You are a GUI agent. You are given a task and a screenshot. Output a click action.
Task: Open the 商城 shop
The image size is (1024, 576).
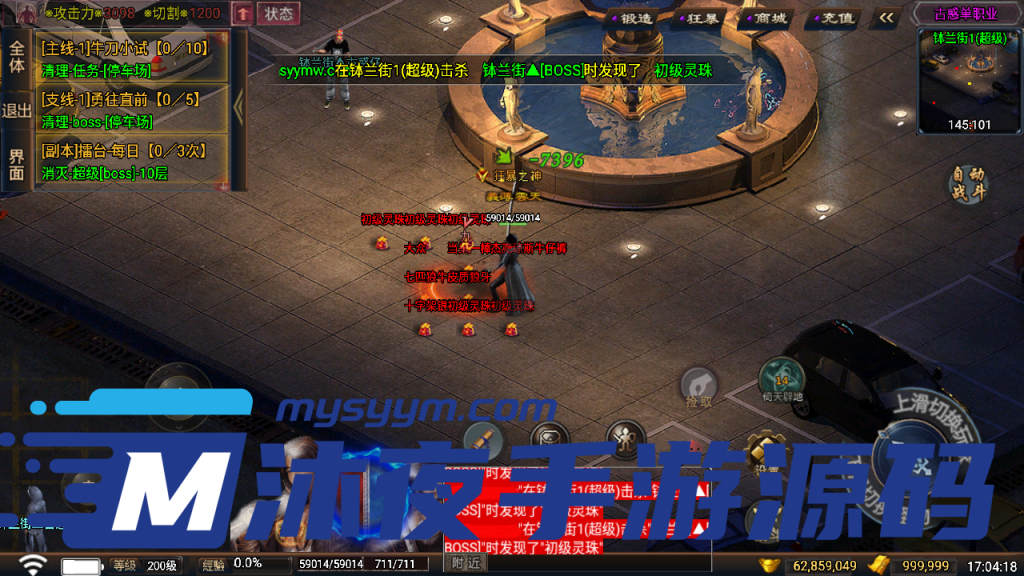(x=767, y=18)
